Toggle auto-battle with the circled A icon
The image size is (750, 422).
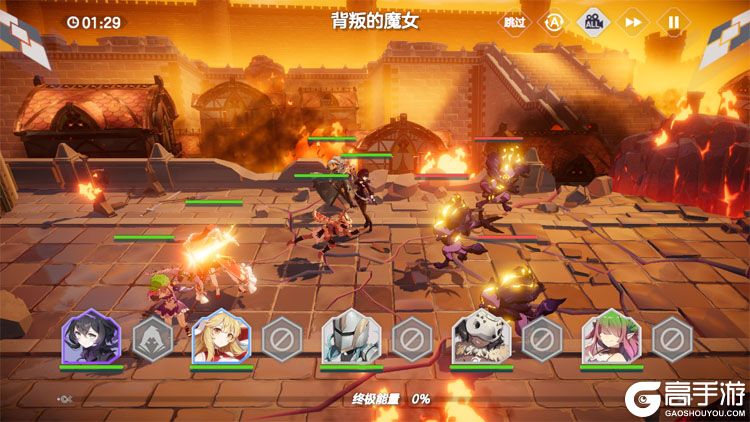click(553, 21)
